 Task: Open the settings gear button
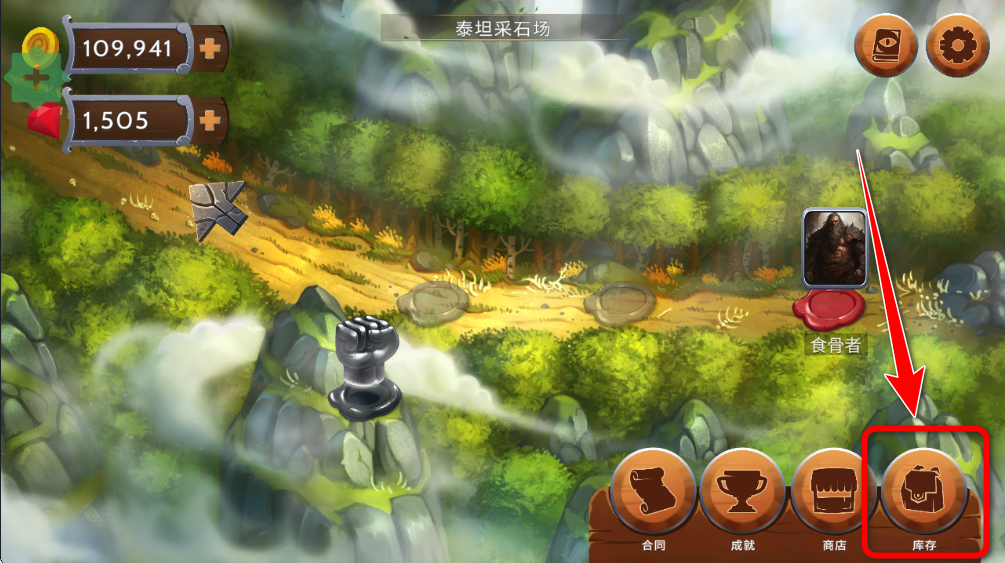[957, 46]
